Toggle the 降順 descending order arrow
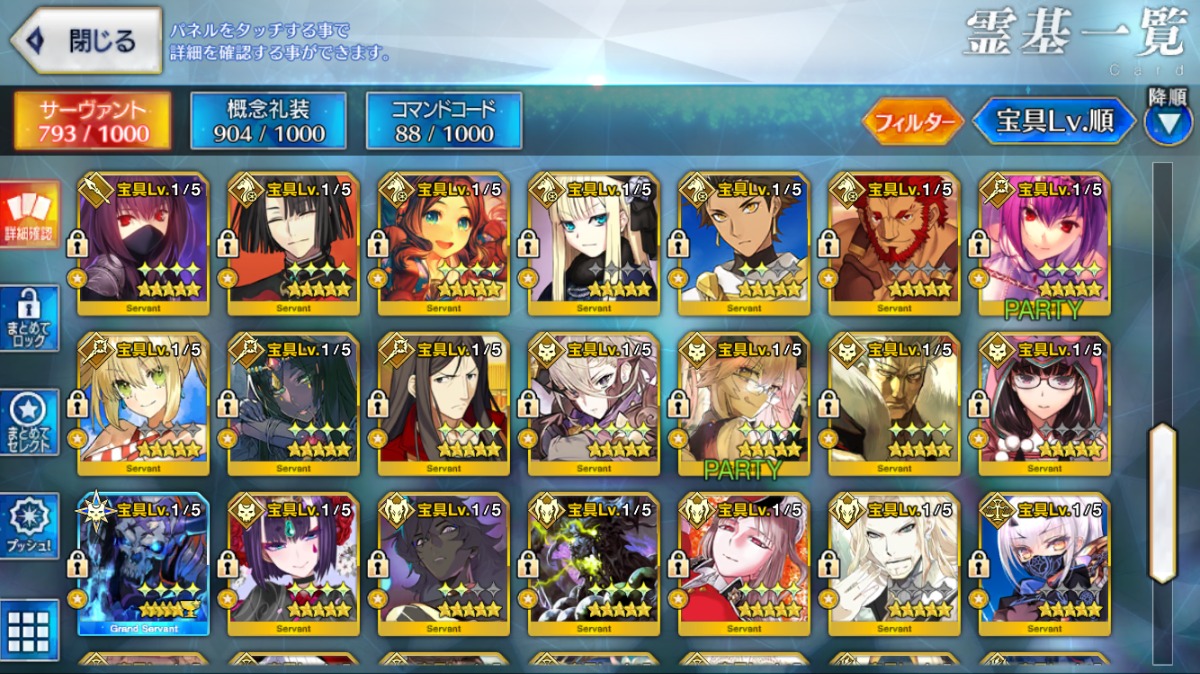The width and height of the screenshot is (1200, 674). (1167, 122)
